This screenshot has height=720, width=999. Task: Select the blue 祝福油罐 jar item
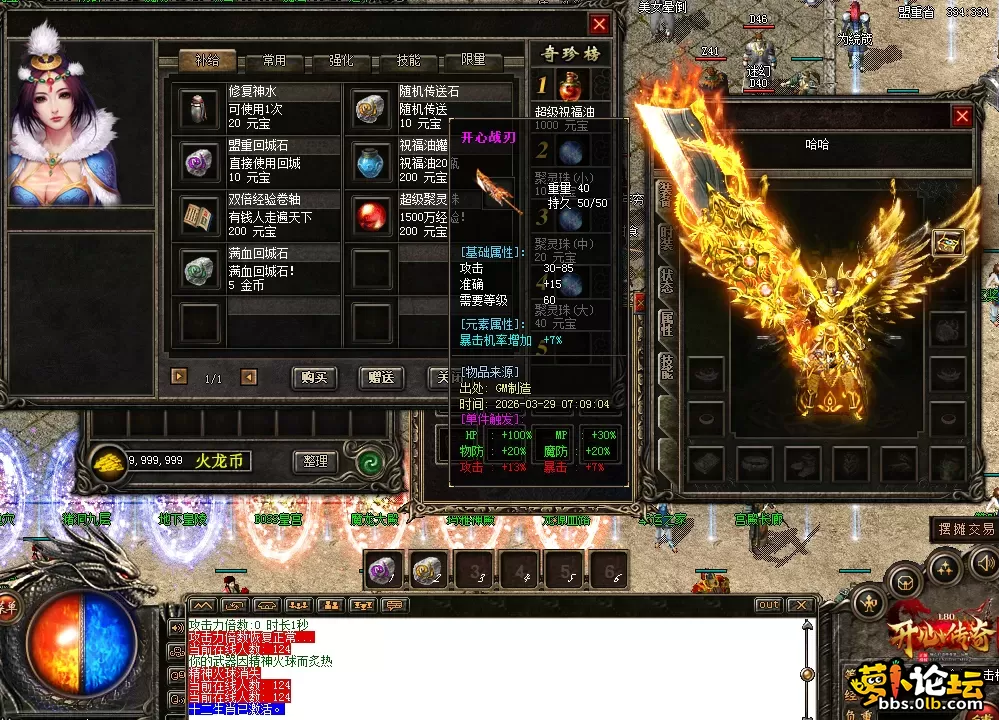click(372, 161)
